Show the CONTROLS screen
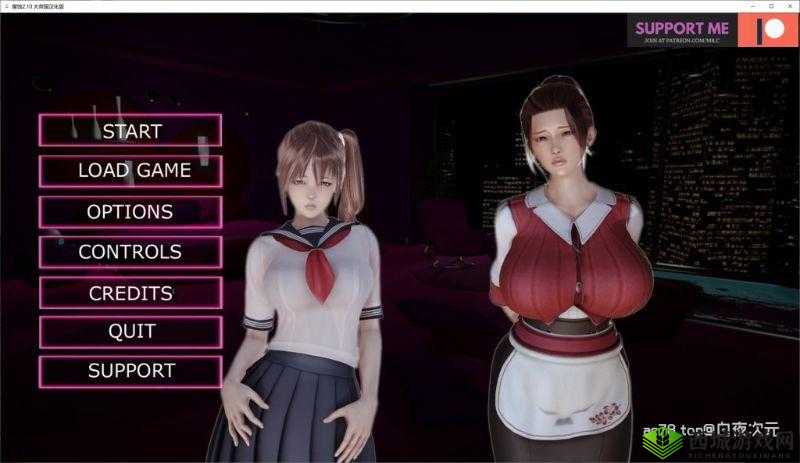The width and height of the screenshot is (800, 463). (x=131, y=252)
